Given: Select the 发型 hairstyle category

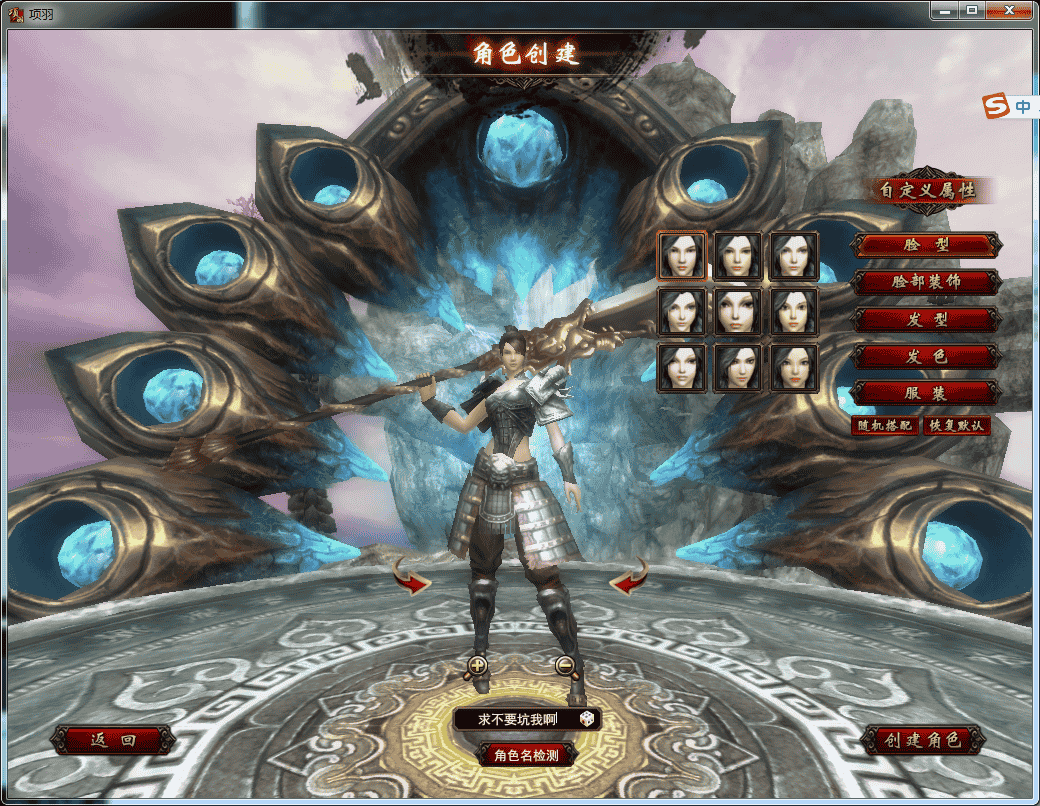Looking at the screenshot, I should tap(925, 320).
